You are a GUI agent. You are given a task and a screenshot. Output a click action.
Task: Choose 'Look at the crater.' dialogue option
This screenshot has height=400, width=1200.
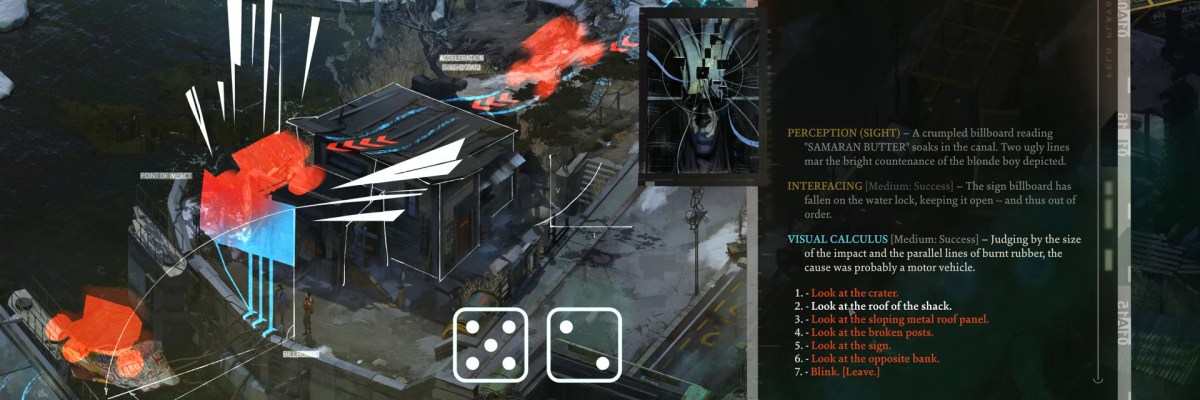point(848,293)
